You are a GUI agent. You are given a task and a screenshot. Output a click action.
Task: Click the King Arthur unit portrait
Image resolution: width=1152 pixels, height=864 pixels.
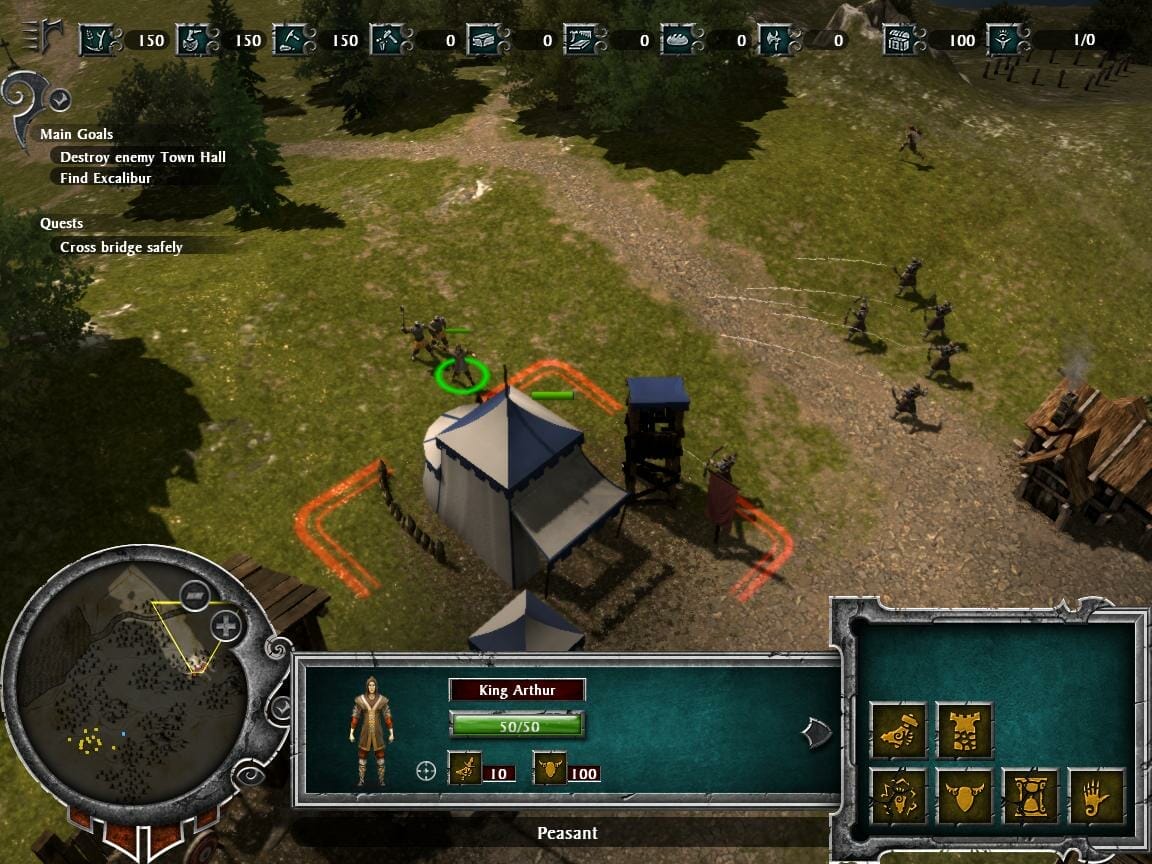(x=371, y=732)
